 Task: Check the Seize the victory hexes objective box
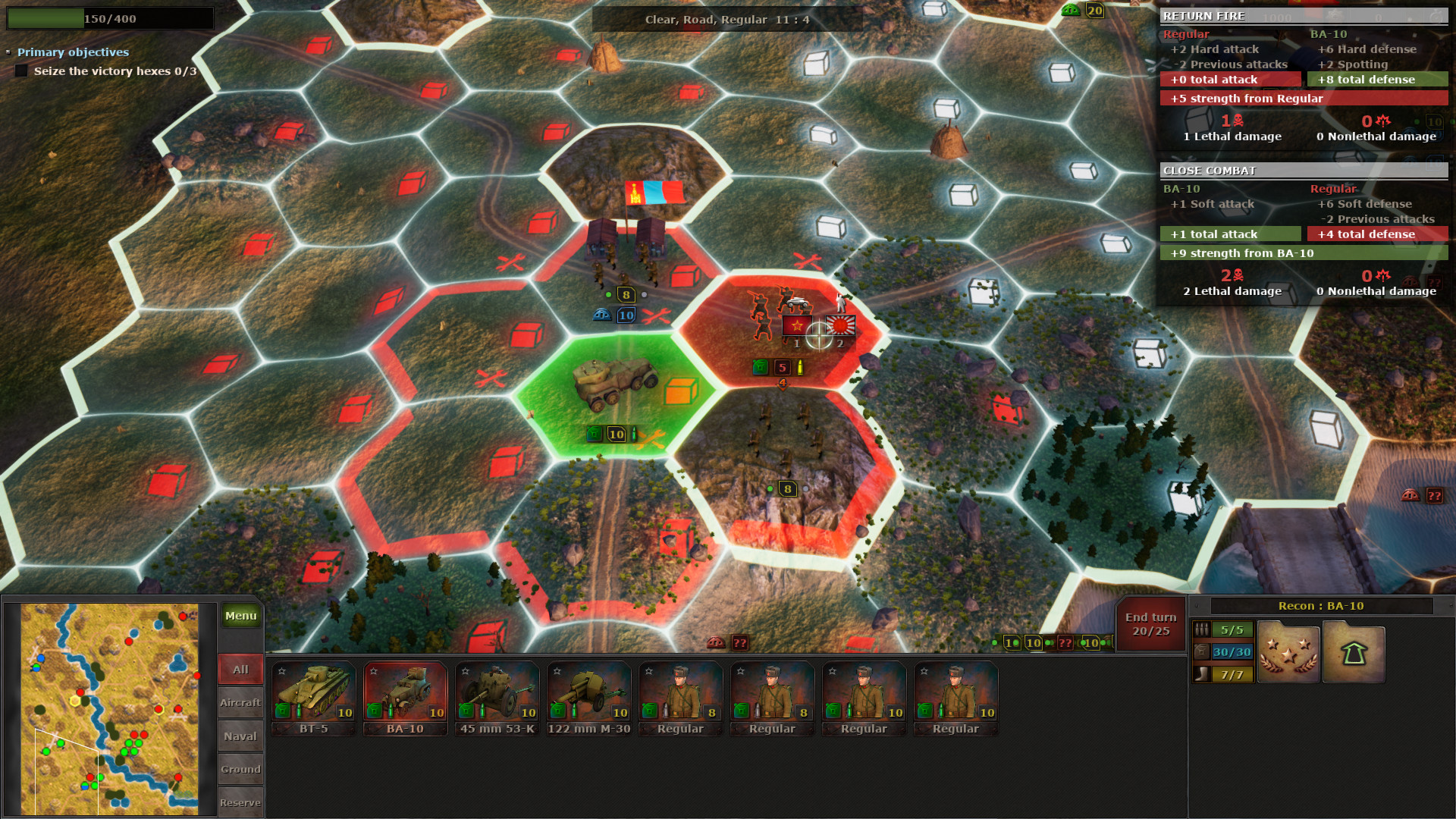(20, 70)
